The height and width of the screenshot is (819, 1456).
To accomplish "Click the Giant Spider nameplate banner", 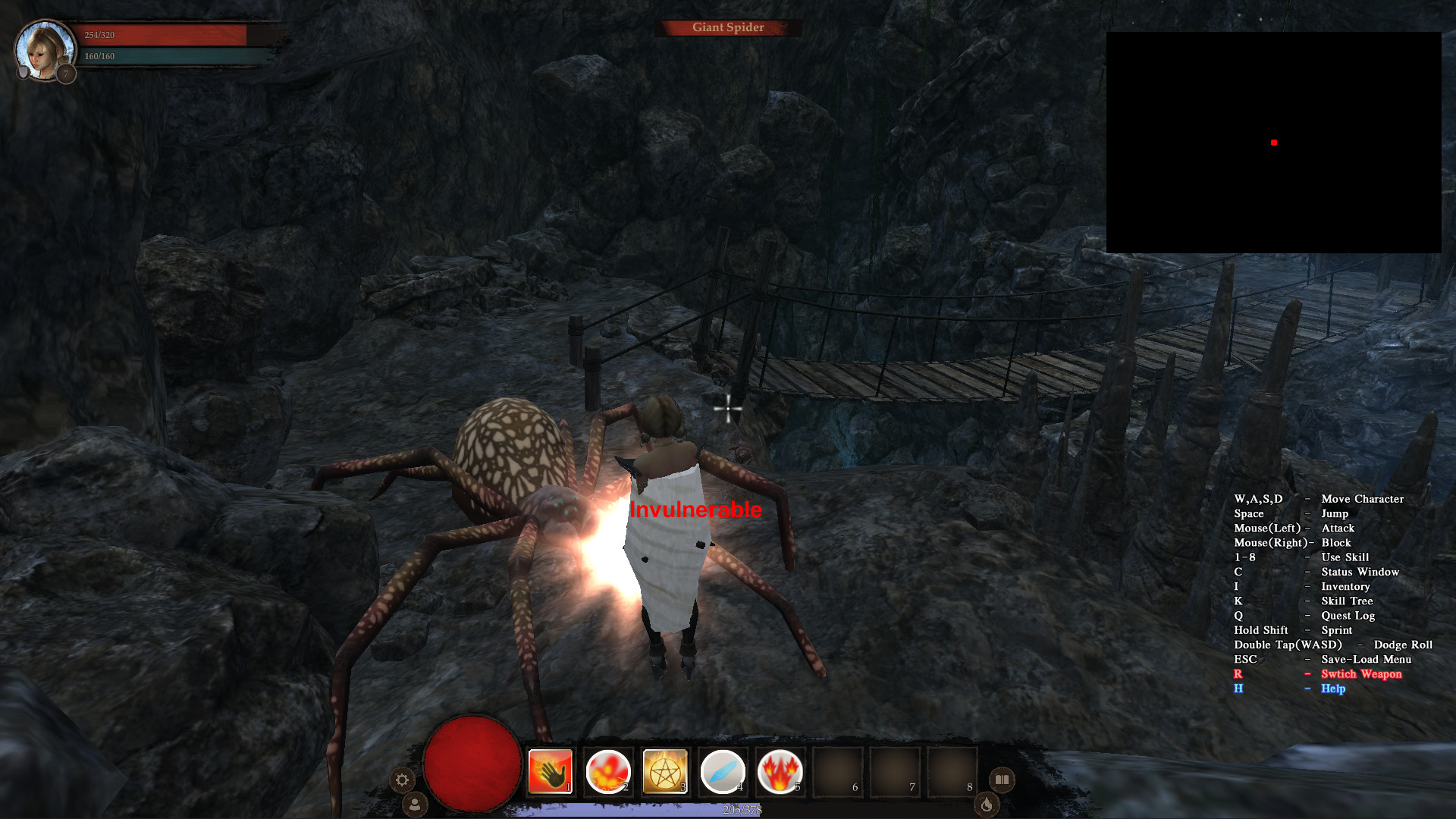I will 728,27.
